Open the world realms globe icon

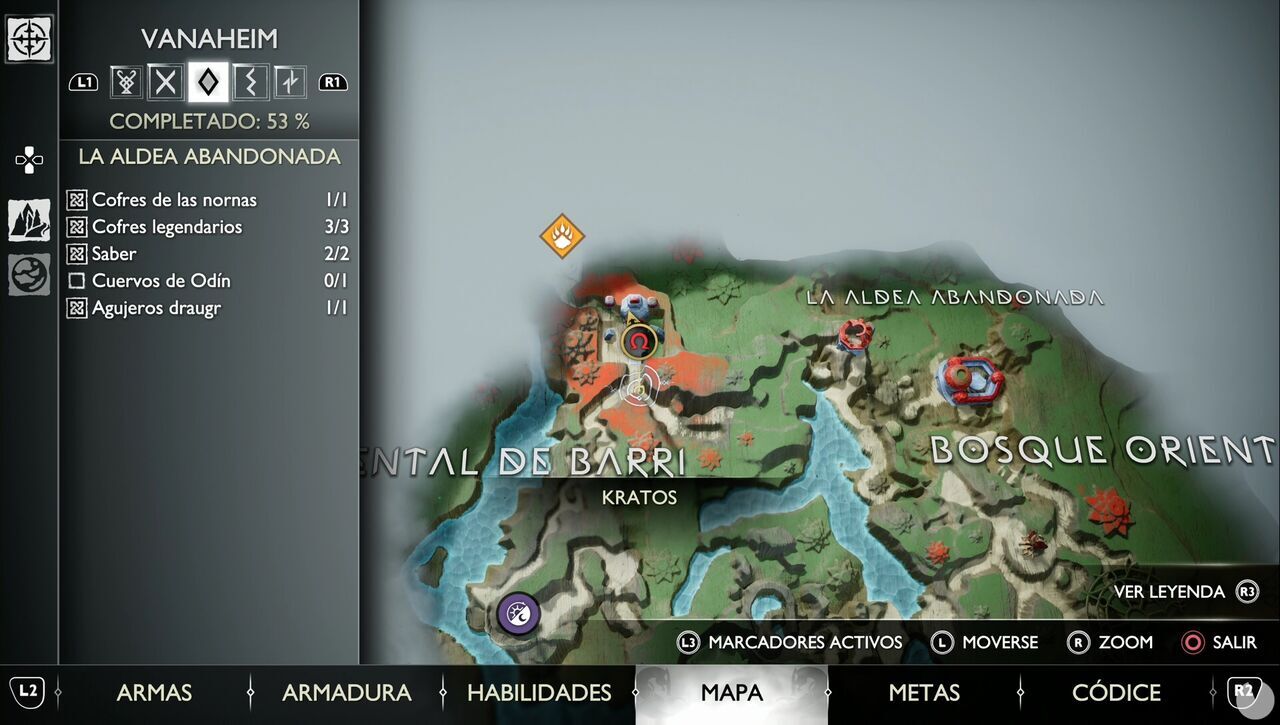30,272
